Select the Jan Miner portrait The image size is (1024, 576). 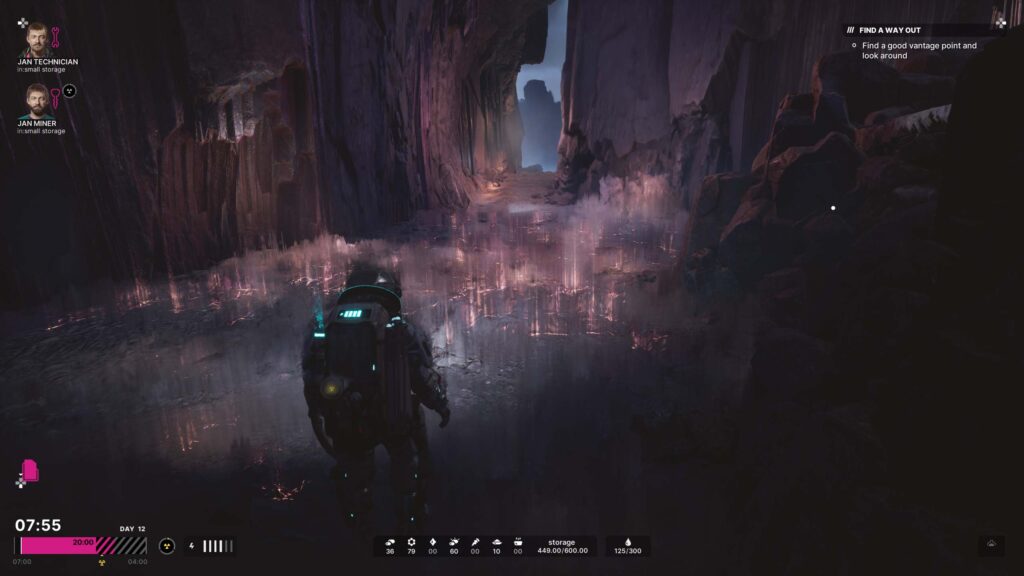pos(37,100)
